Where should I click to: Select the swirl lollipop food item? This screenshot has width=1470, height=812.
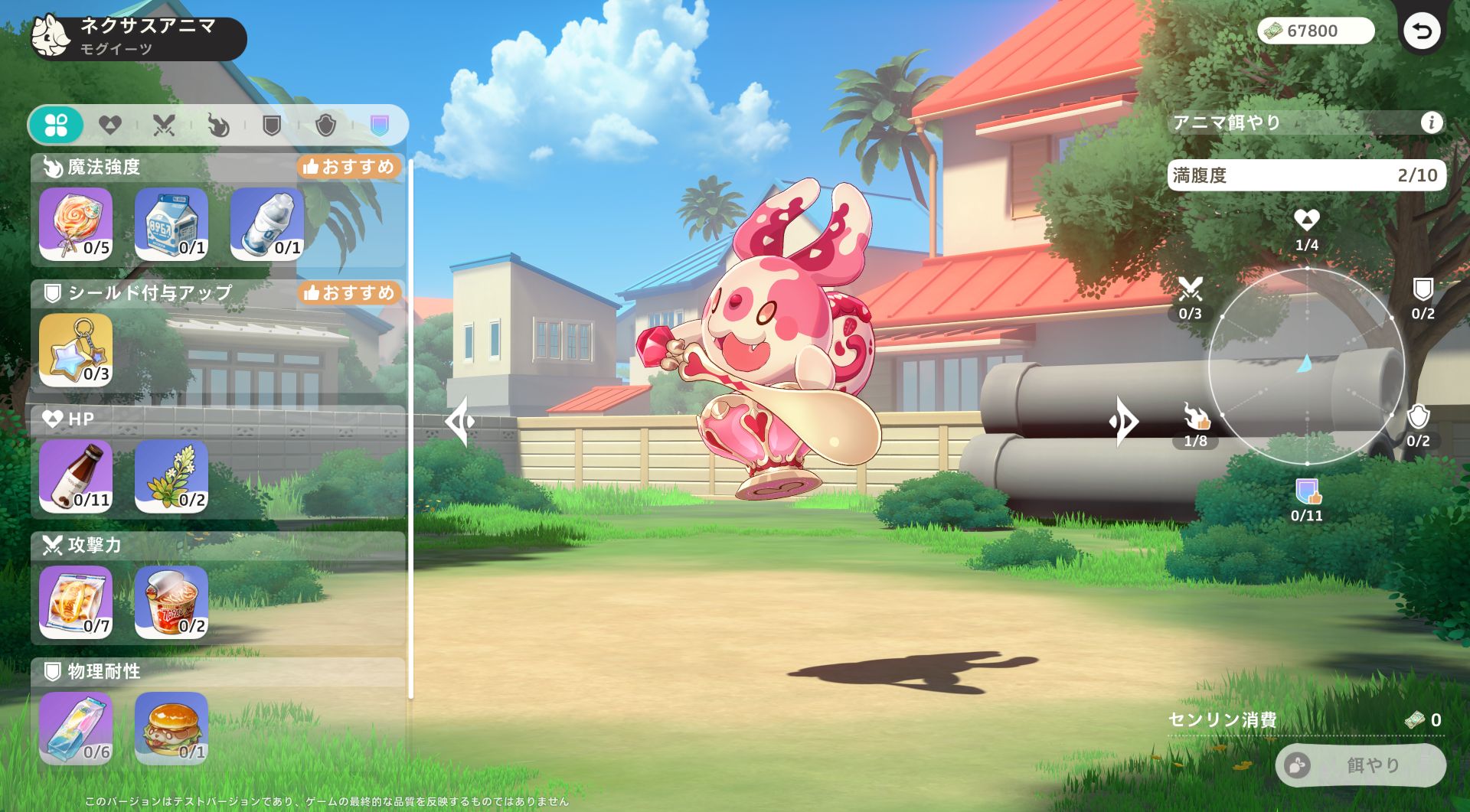(x=76, y=224)
